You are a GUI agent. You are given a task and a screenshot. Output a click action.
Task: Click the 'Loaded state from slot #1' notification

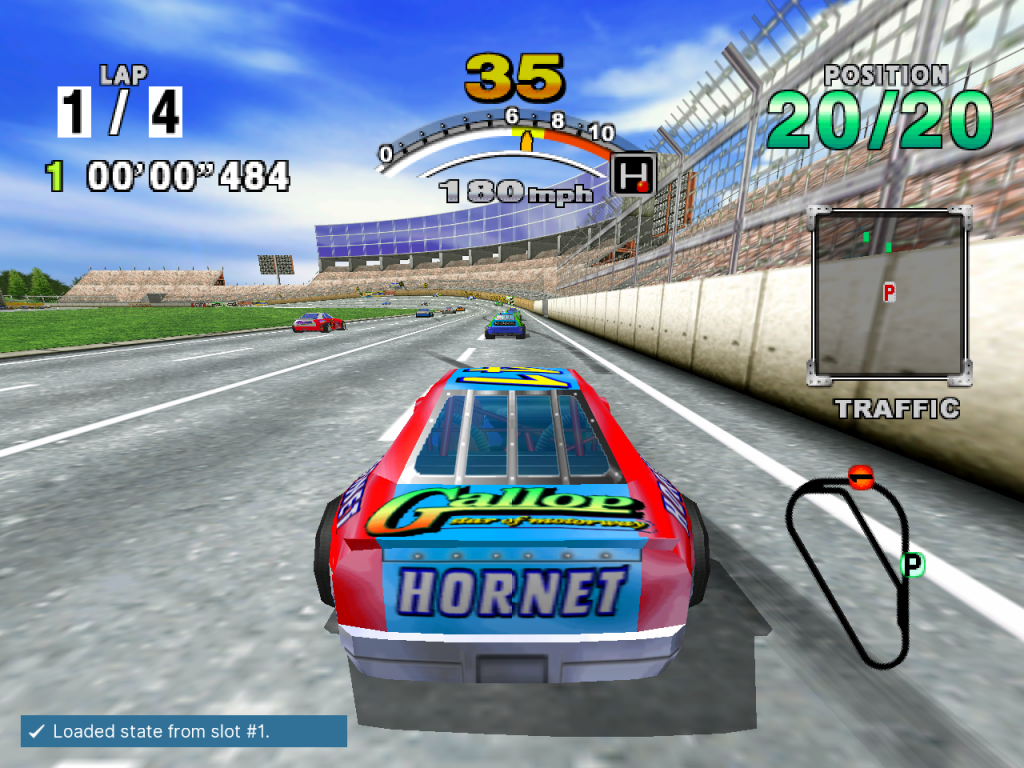click(184, 731)
